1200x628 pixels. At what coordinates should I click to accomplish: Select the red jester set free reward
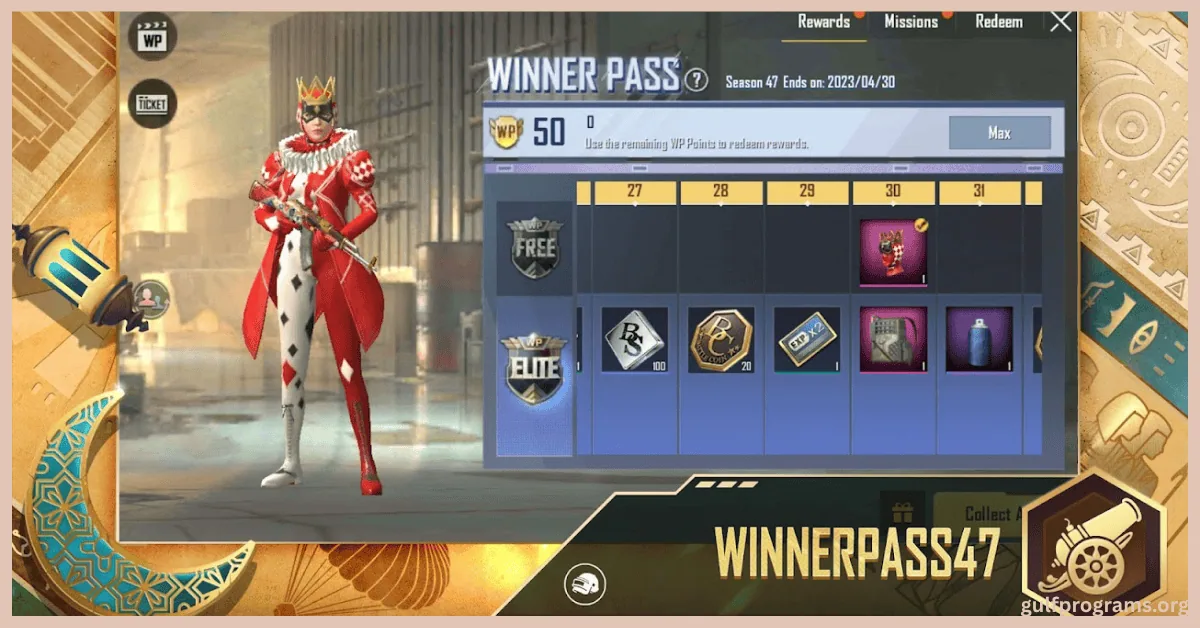click(893, 252)
